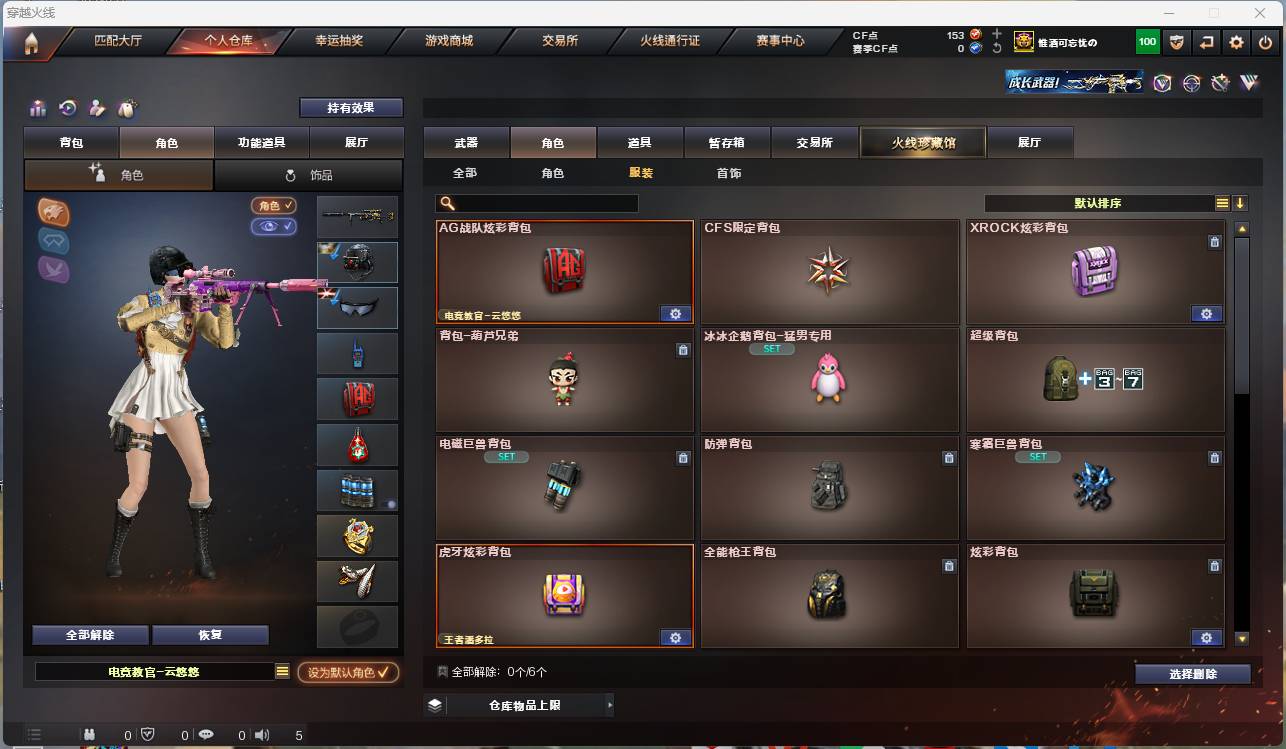Click the repair wrench icon near growth weapon banner
Screen dimensions: 1286x749
(1220, 84)
